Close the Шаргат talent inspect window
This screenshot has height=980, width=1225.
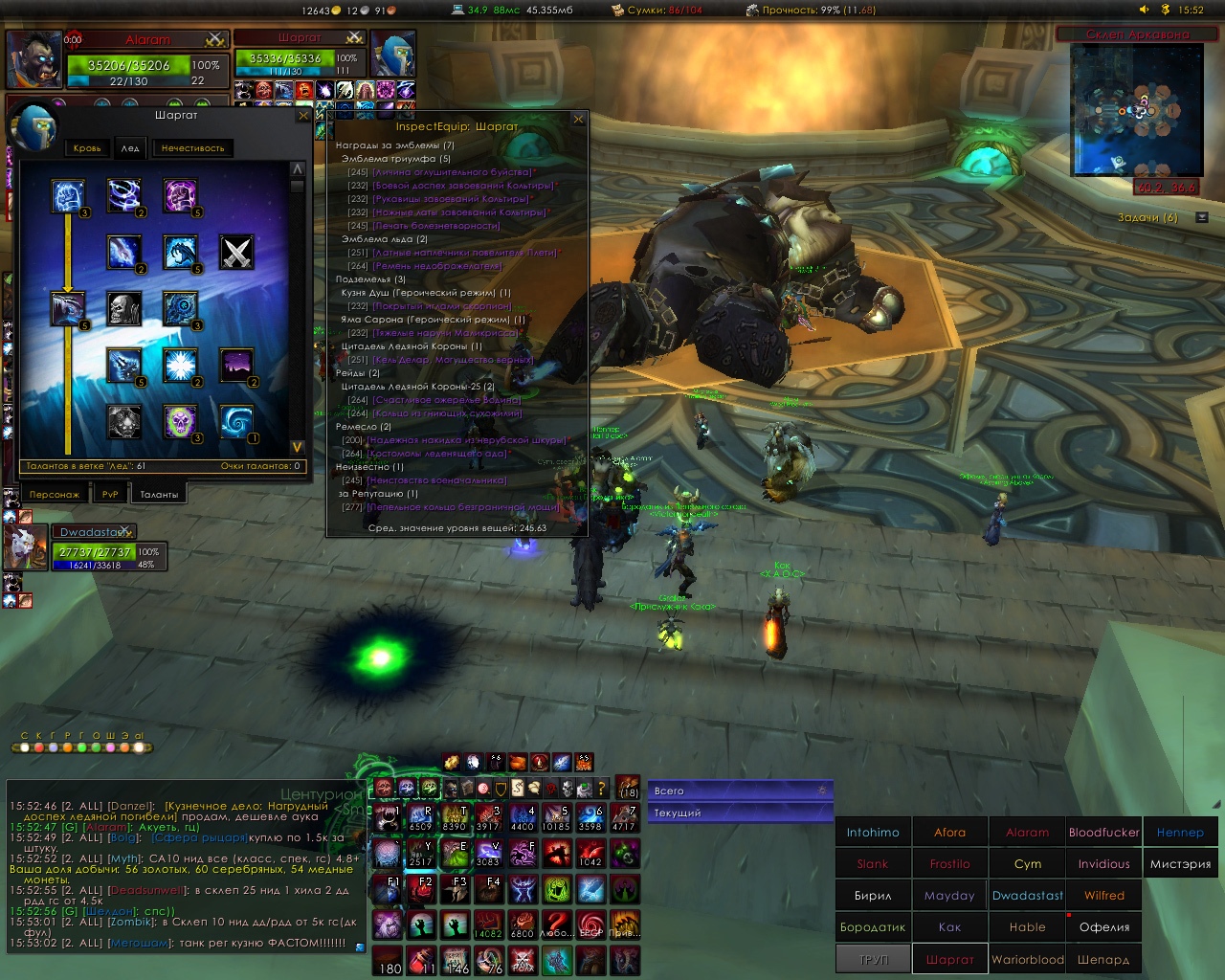(x=303, y=116)
